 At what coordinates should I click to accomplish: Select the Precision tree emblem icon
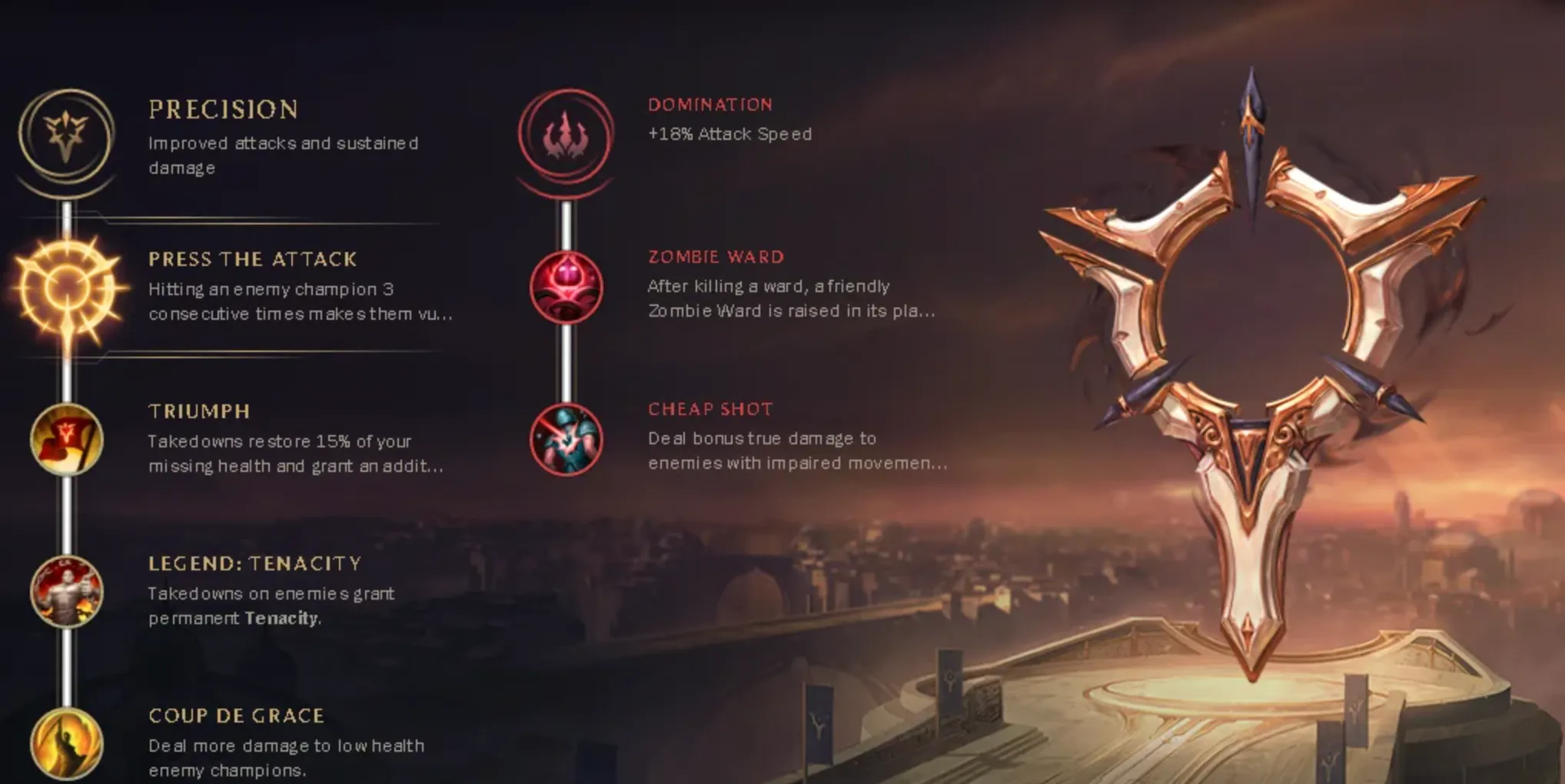click(65, 135)
